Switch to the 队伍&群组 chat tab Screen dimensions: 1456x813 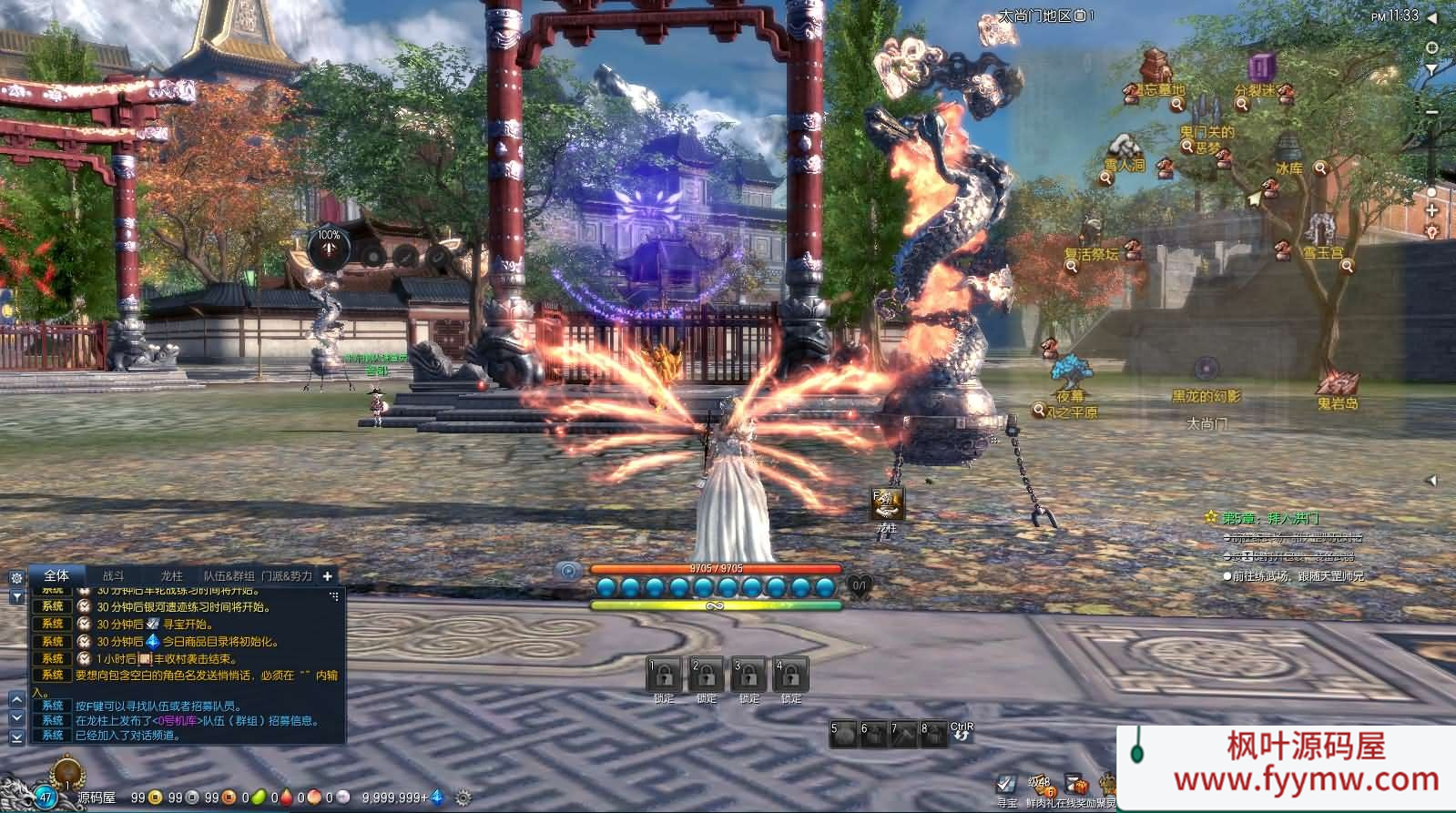pyautogui.click(x=231, y=576)
